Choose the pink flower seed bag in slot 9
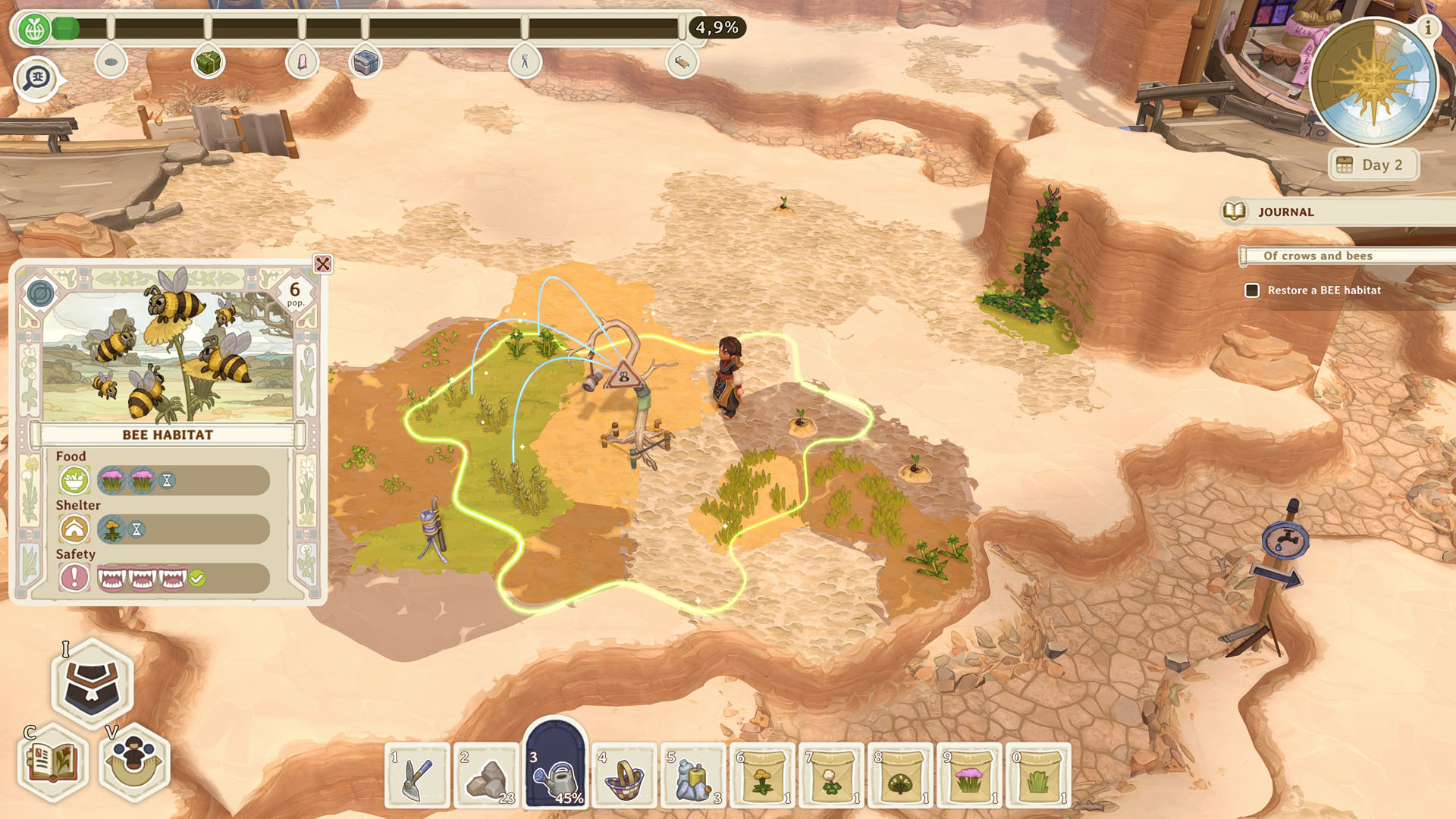Viewport: 1456px width, 819px height. tap(970, 778)
